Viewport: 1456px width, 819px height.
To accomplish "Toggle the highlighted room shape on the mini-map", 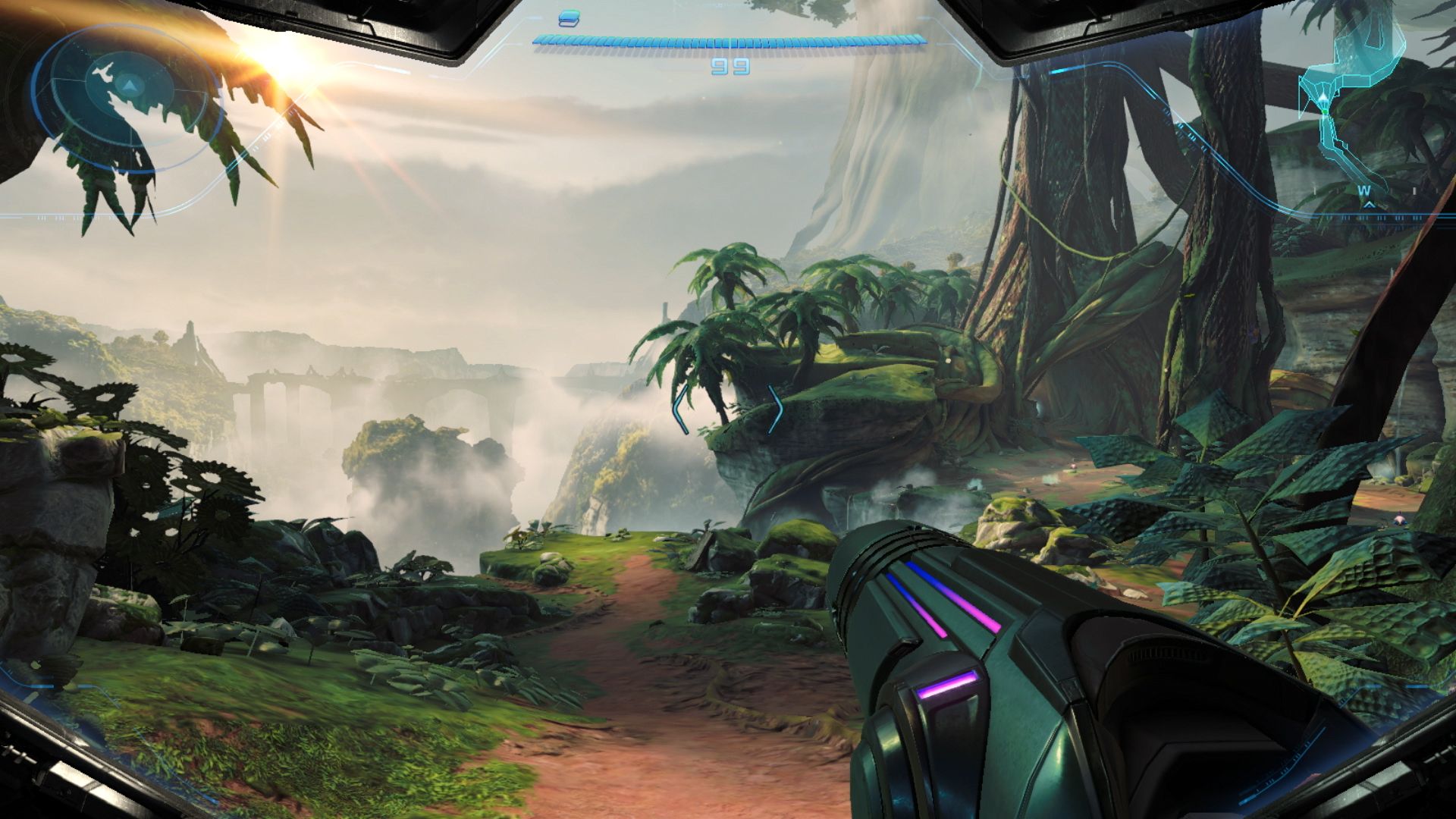I will [x=1365, y=53].
